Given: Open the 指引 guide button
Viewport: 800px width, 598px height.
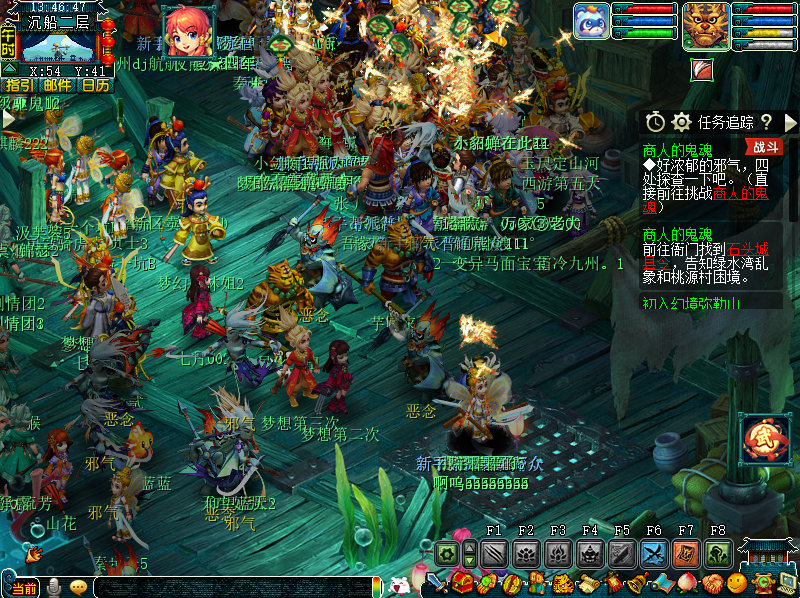Looking at the screenshot, I should tap(18, 86).
